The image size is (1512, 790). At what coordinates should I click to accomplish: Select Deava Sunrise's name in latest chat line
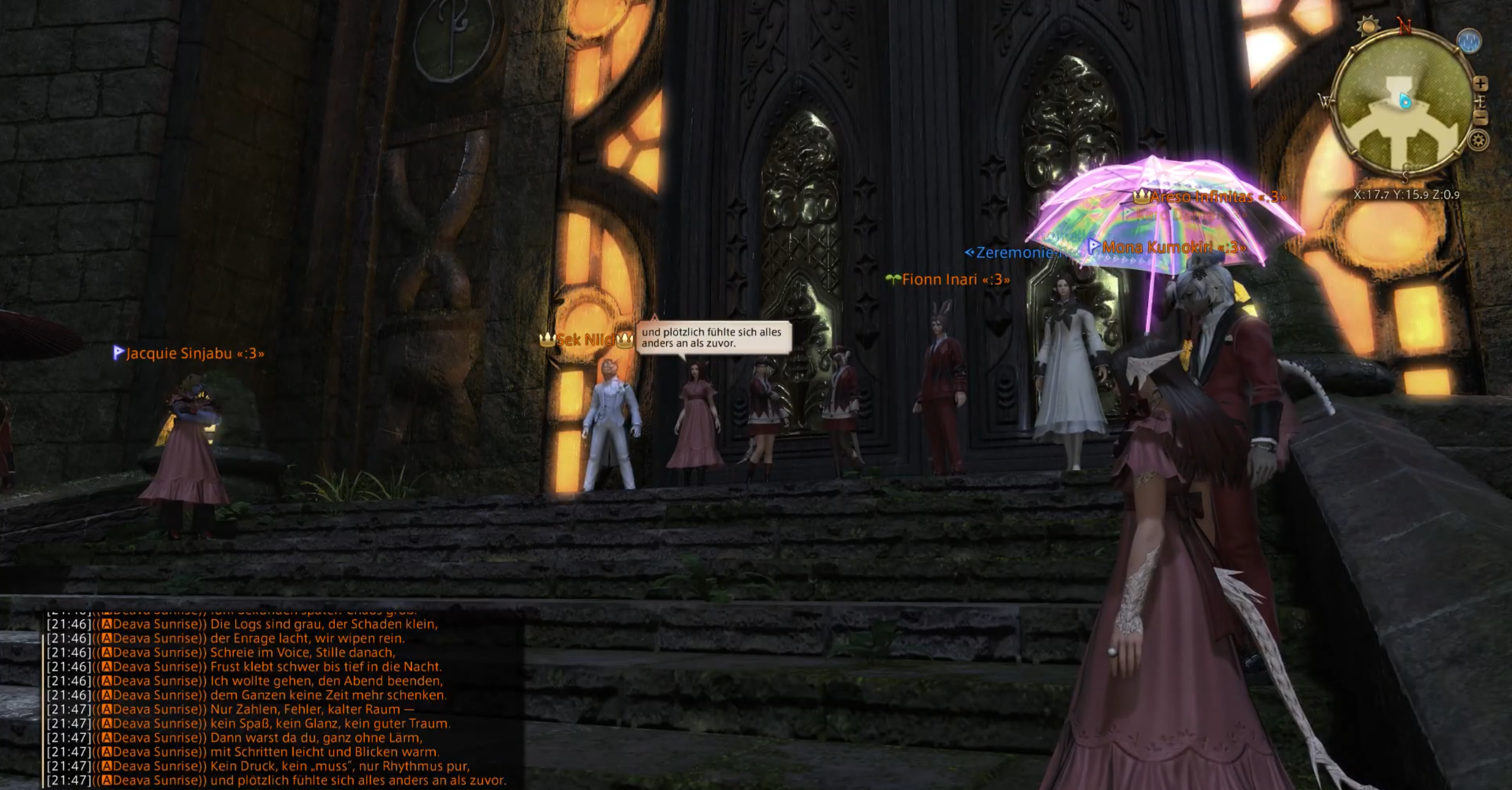[x=155, y=781]
